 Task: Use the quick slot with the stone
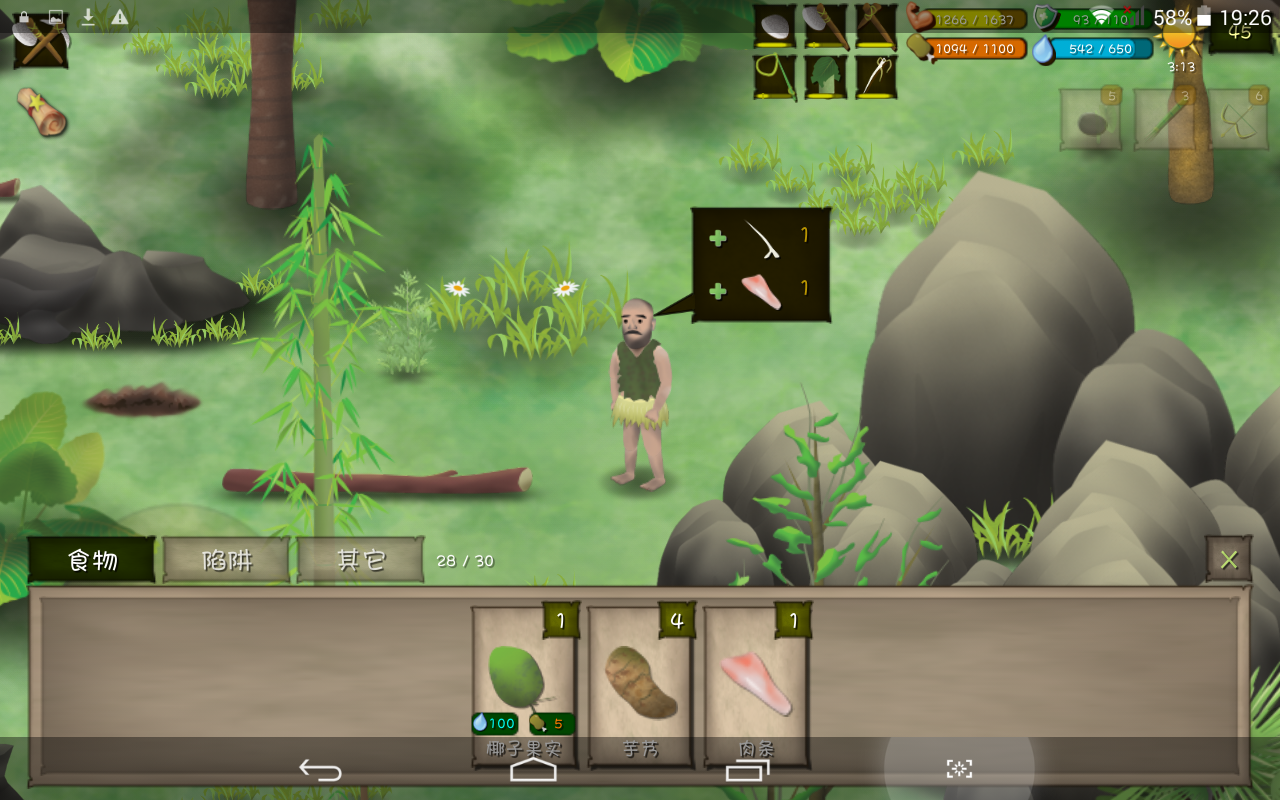point(1090,120)
